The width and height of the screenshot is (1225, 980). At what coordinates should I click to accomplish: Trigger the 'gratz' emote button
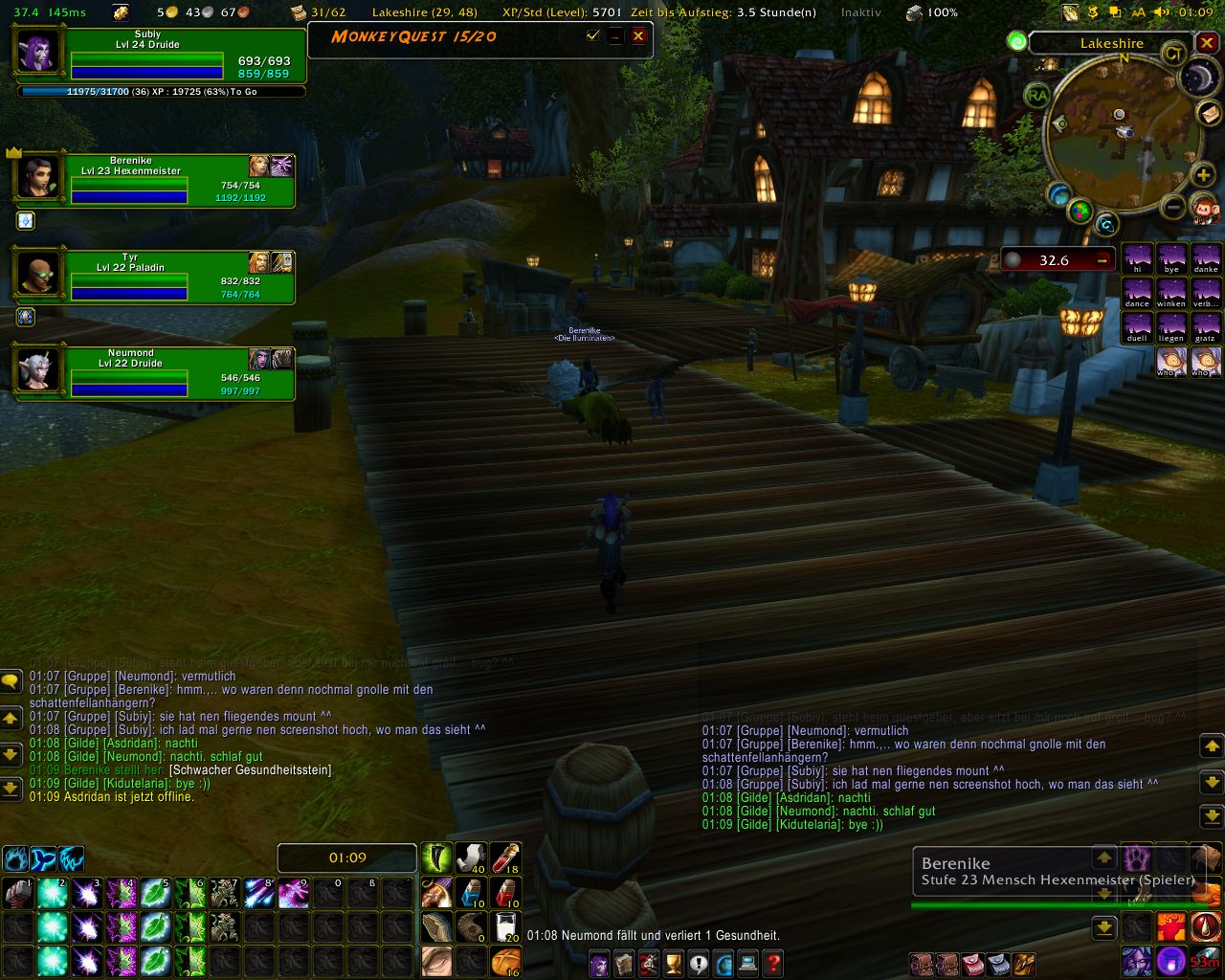[x=1205, y=327]
